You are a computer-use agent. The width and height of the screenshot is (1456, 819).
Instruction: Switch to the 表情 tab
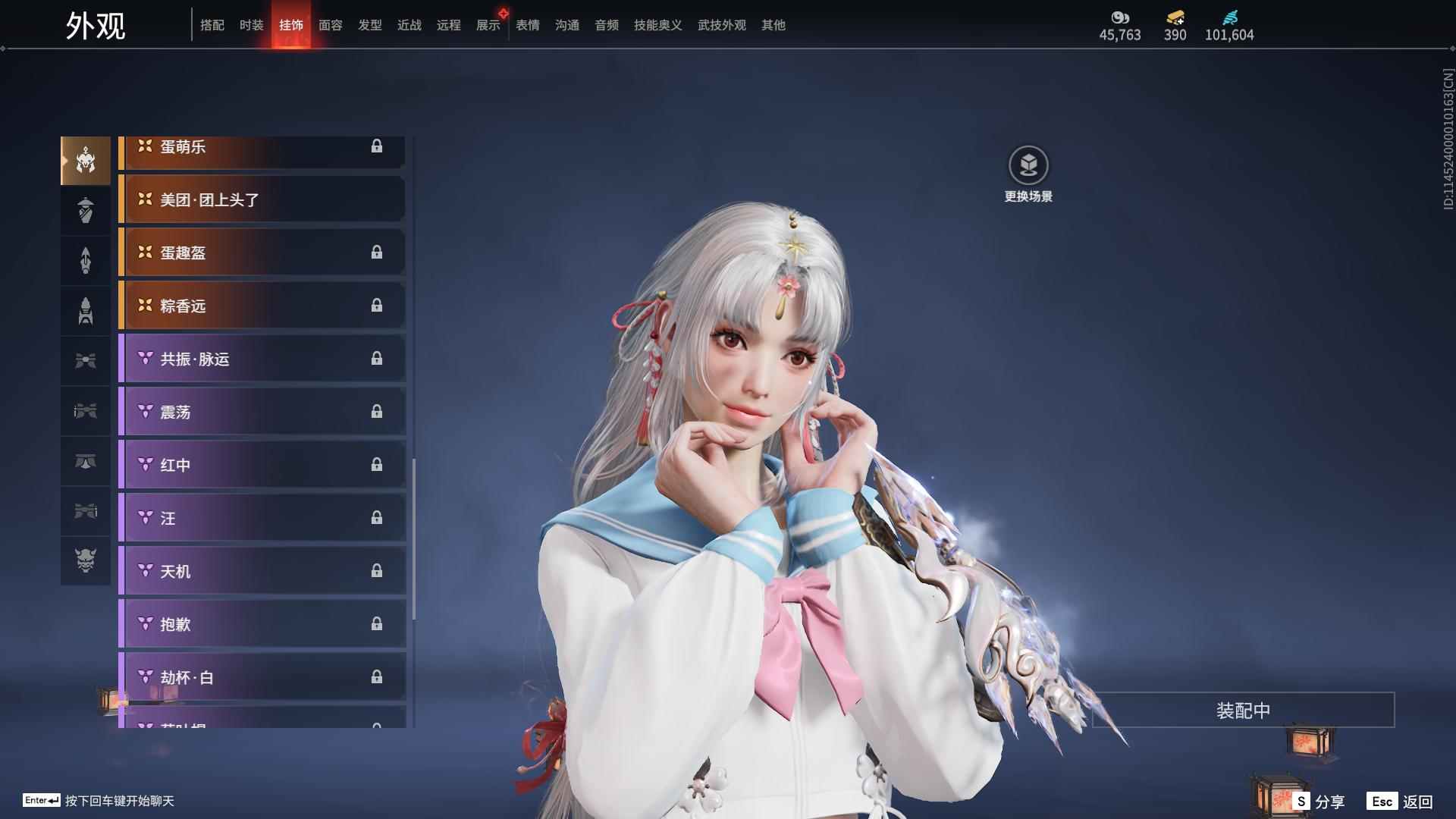[x=527, y=25]
